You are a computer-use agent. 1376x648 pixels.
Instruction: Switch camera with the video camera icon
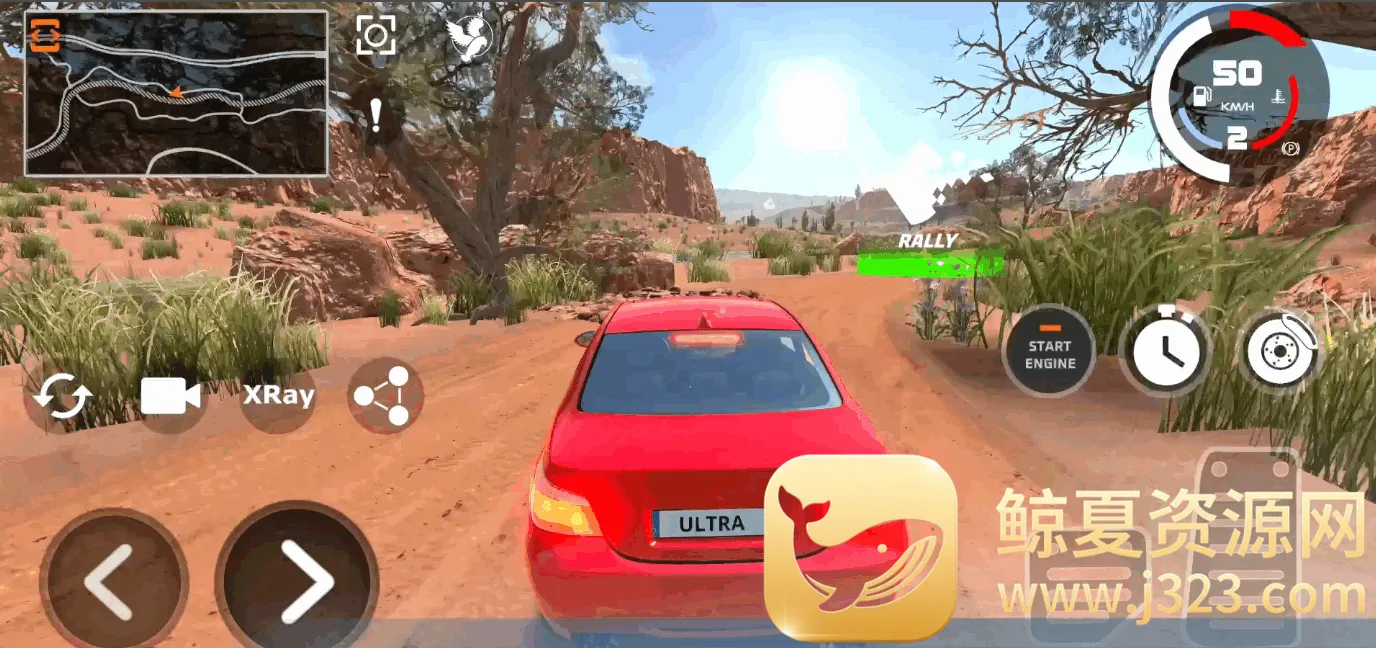tap(170, 396)
